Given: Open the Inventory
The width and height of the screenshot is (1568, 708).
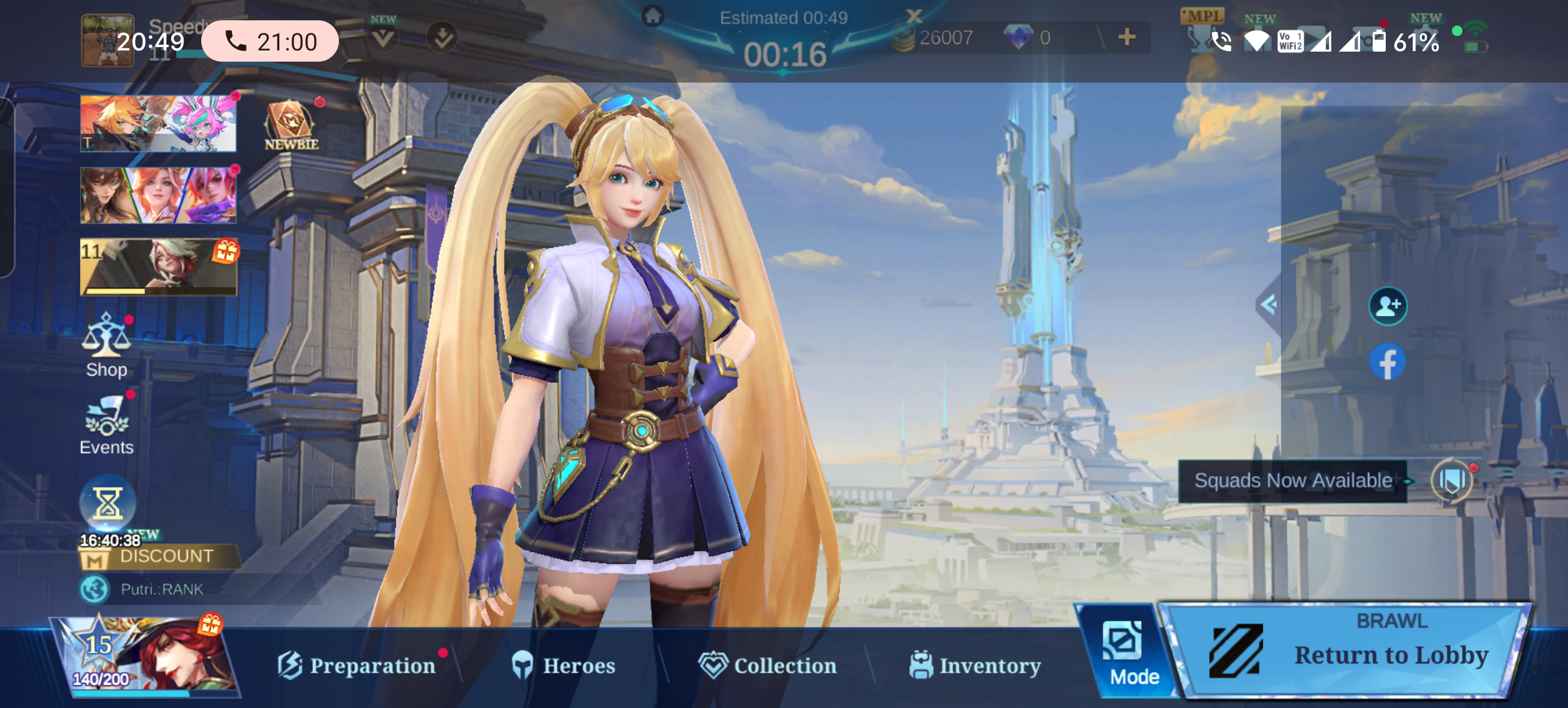Looking at the screenshot, I should coord(975,665).
